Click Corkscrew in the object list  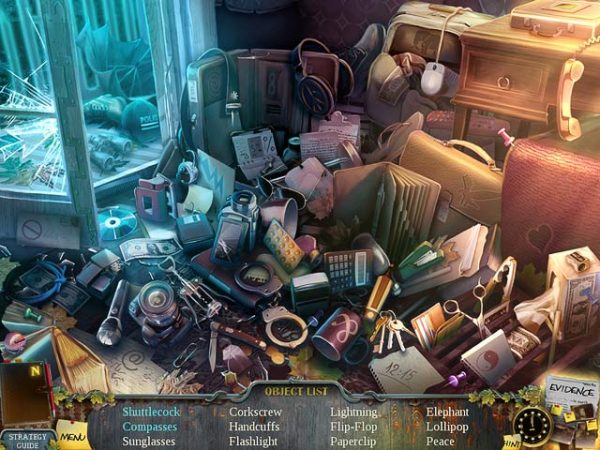tap(255, 411)
